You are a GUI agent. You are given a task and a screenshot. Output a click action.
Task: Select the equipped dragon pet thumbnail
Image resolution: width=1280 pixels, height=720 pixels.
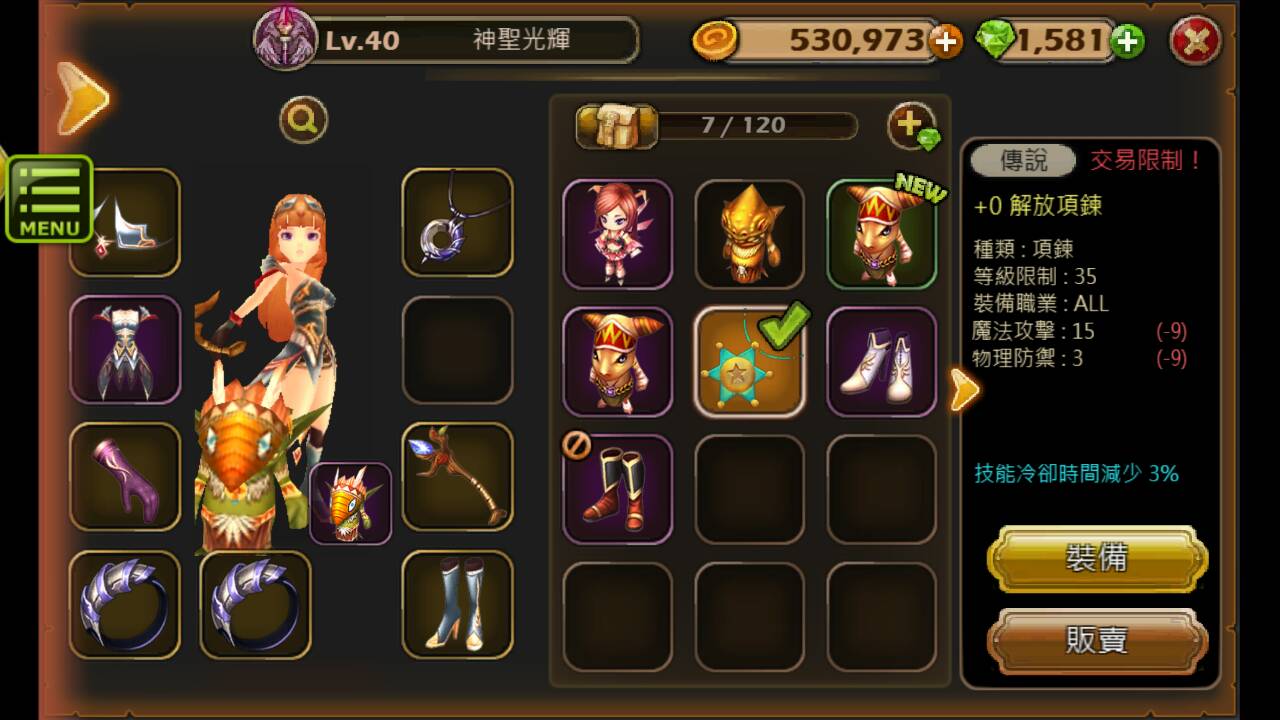pyautogui.click(x=351, y=501)
